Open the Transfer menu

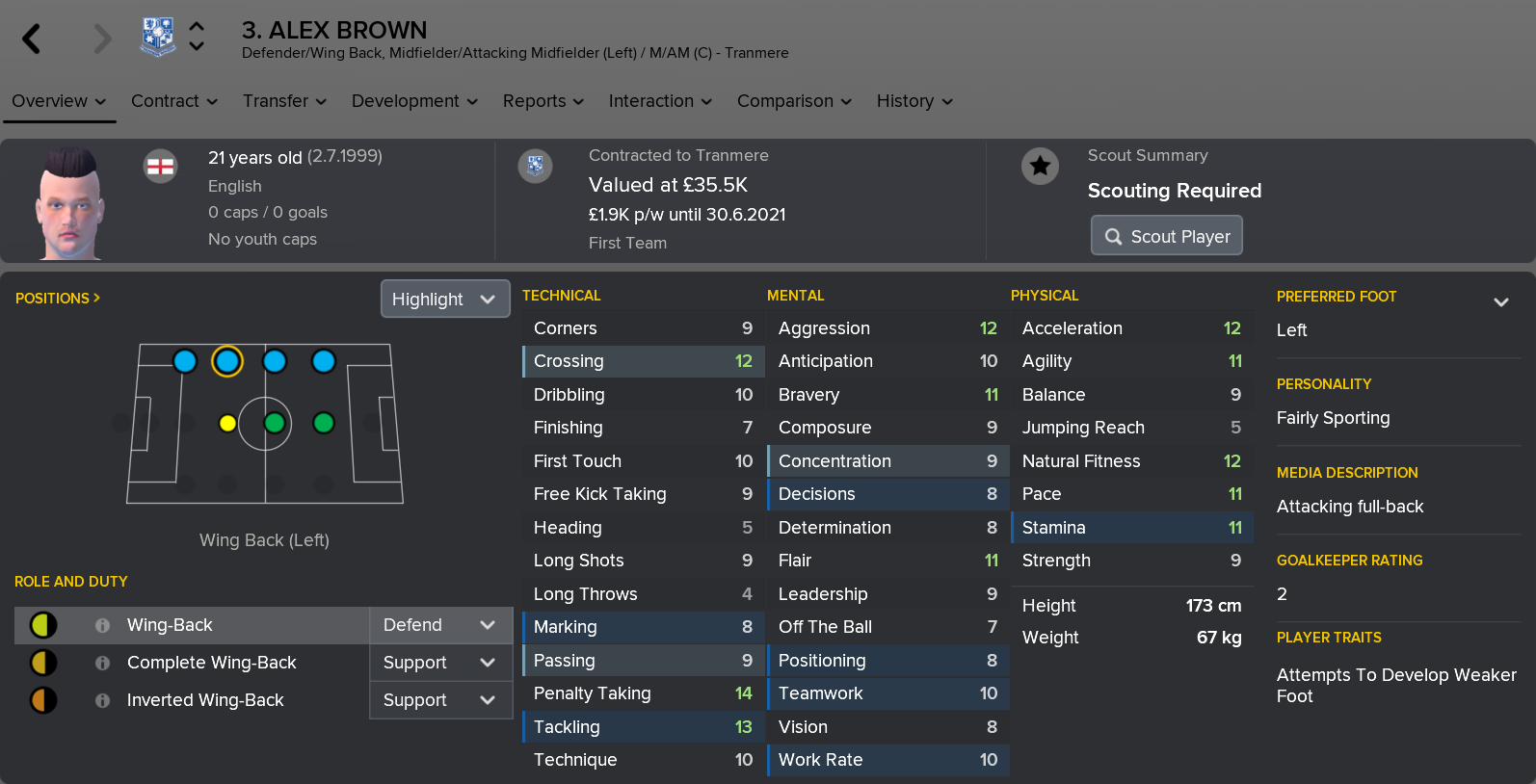[x=284, y=101]
